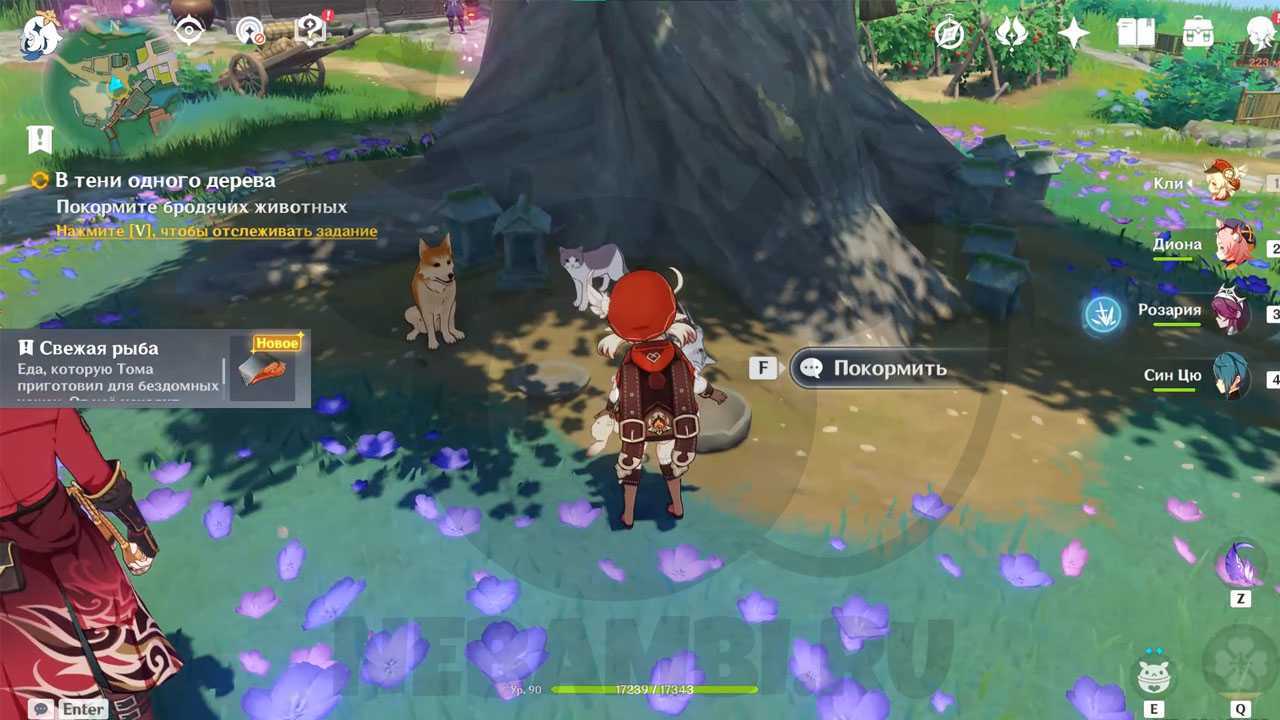Open the tutorial hint icon with exclamation
1280x720 pixels.
312,30
